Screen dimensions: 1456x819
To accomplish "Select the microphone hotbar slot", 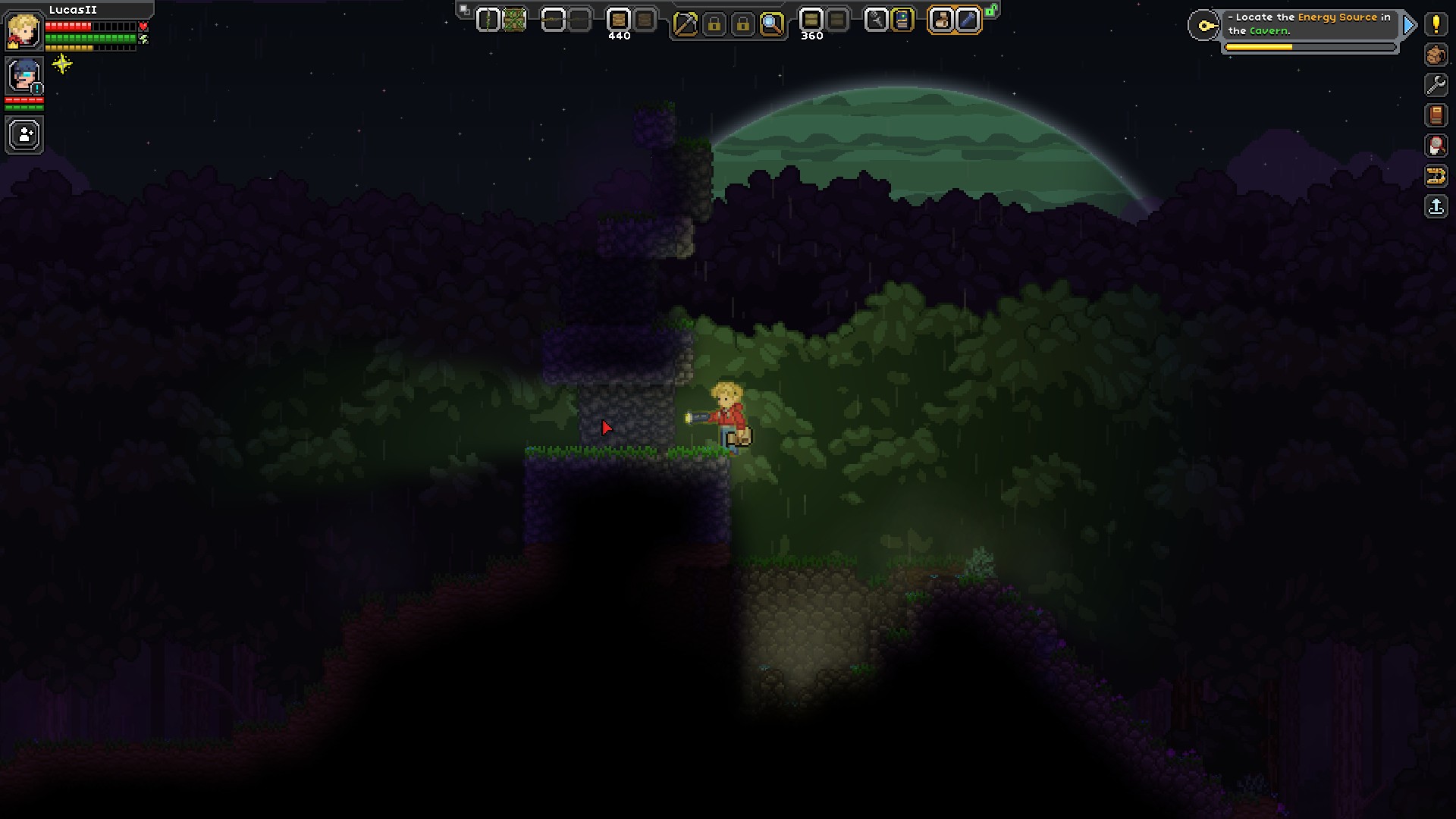I will tap(876, 20).
